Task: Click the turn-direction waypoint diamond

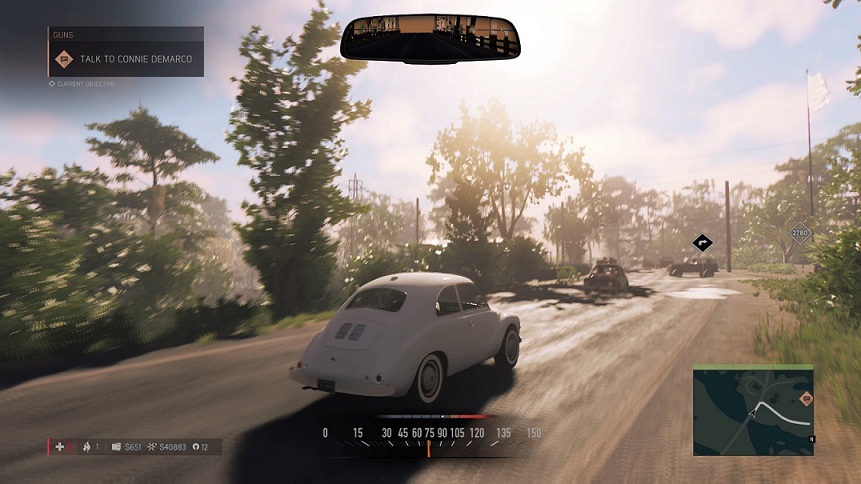Action: pos(704,242)
